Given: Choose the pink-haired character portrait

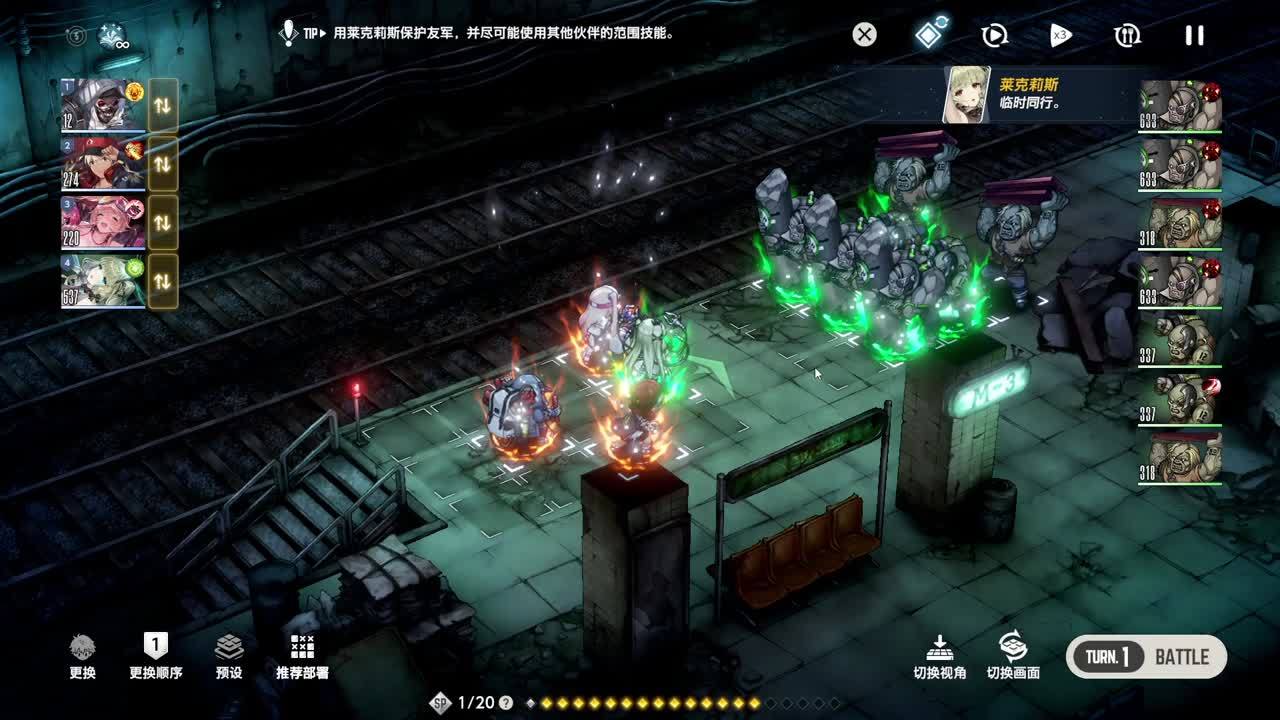Looking at the screenshot, I should point(103,222).
